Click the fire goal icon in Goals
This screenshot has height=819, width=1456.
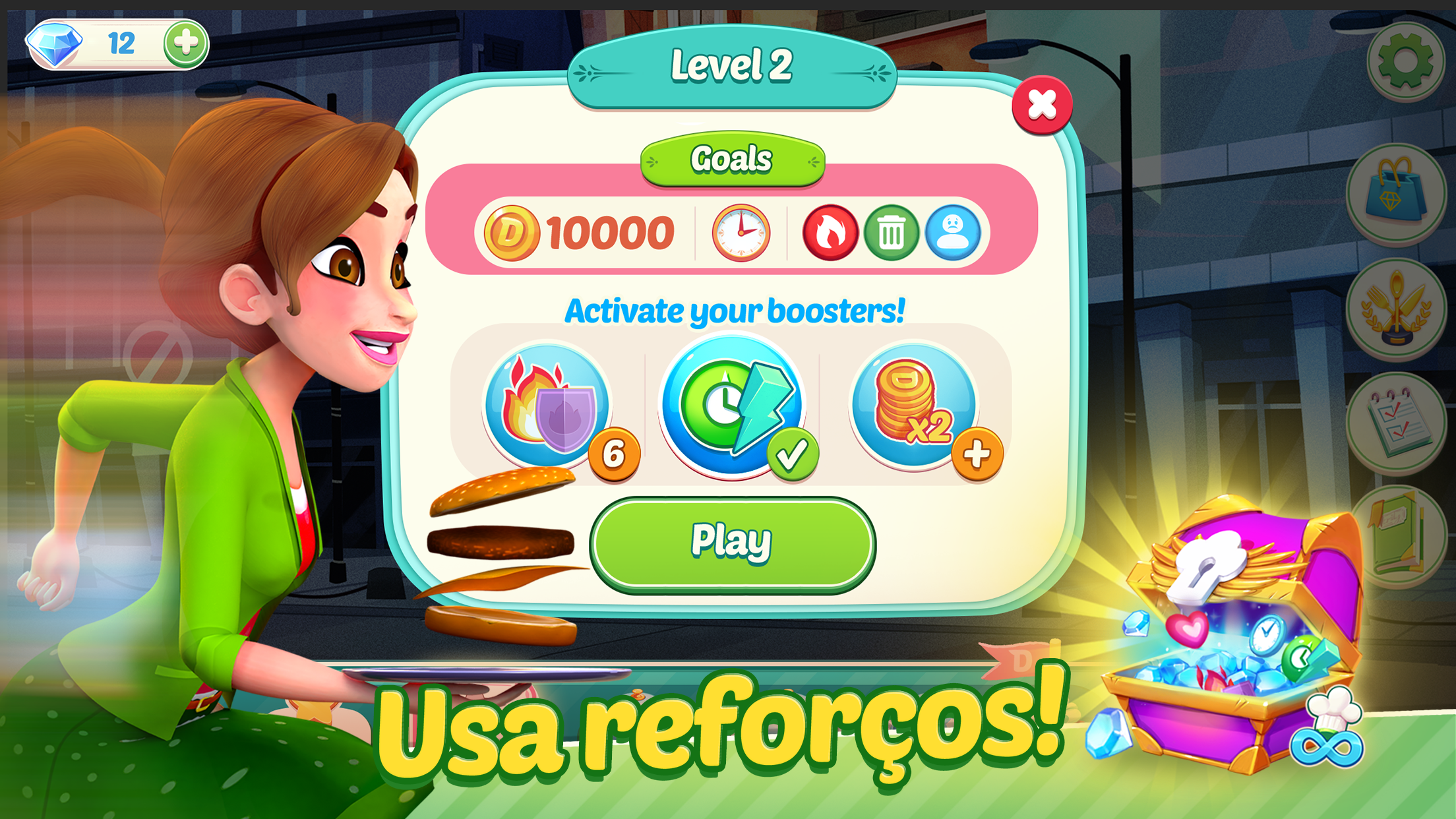(x=832, y=232)
